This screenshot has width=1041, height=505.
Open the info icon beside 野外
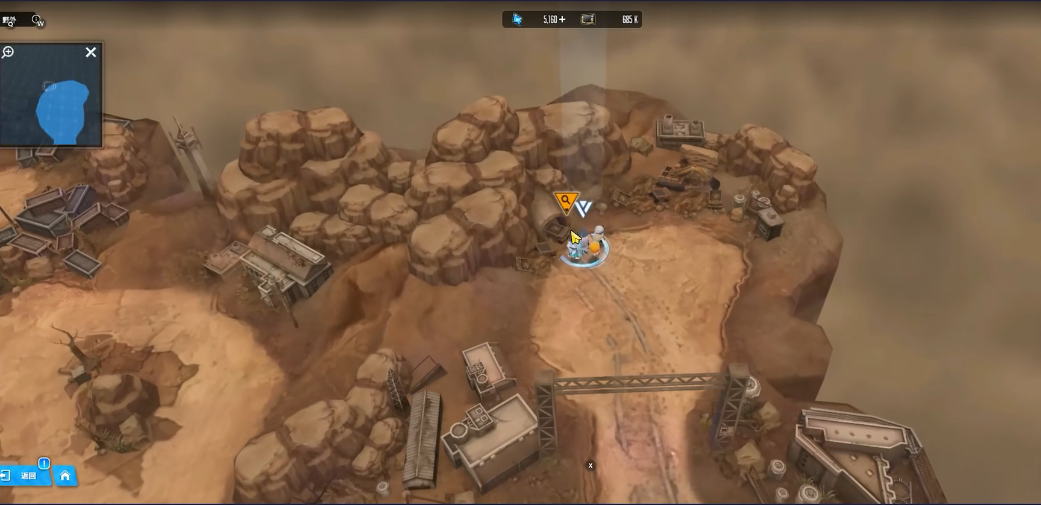click(38, 20)
